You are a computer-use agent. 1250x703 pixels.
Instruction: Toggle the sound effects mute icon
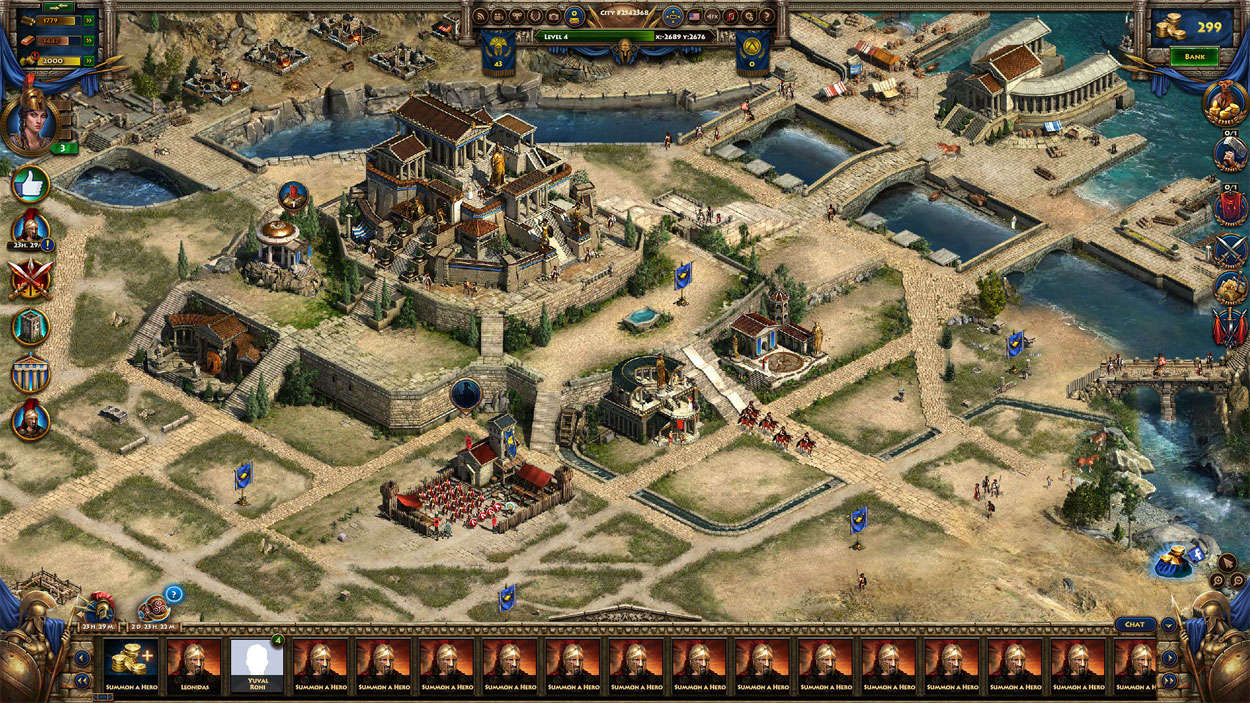713,16
